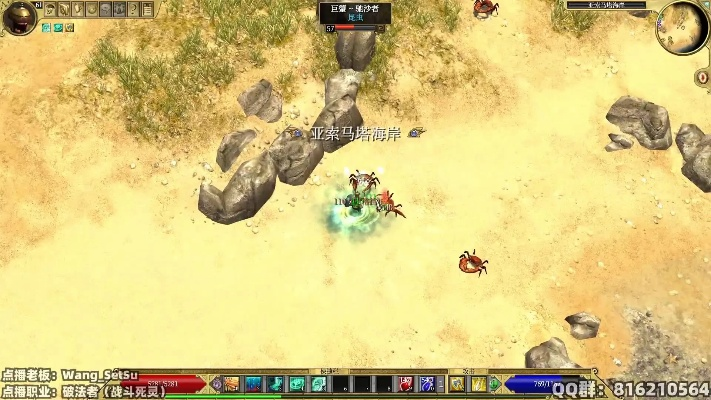Open the document list menu button
This screenshot has height=400, width=711.
(148, 9)
